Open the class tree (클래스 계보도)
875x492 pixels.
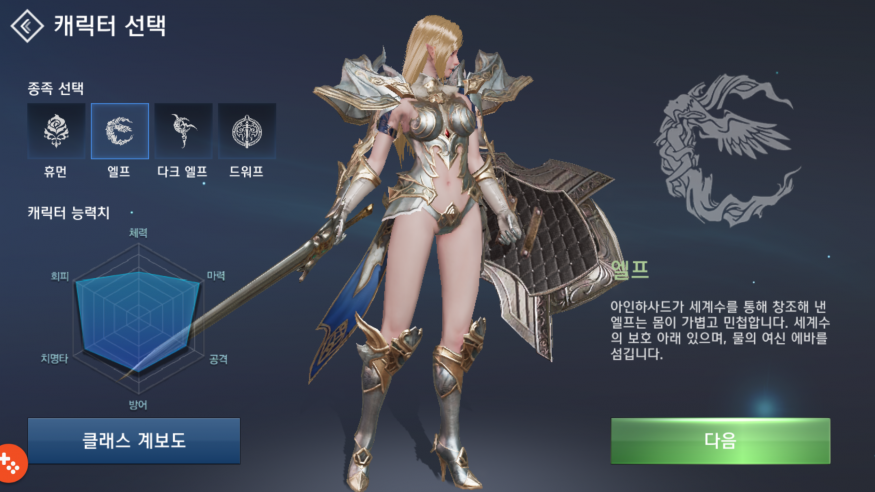(134, 441)
